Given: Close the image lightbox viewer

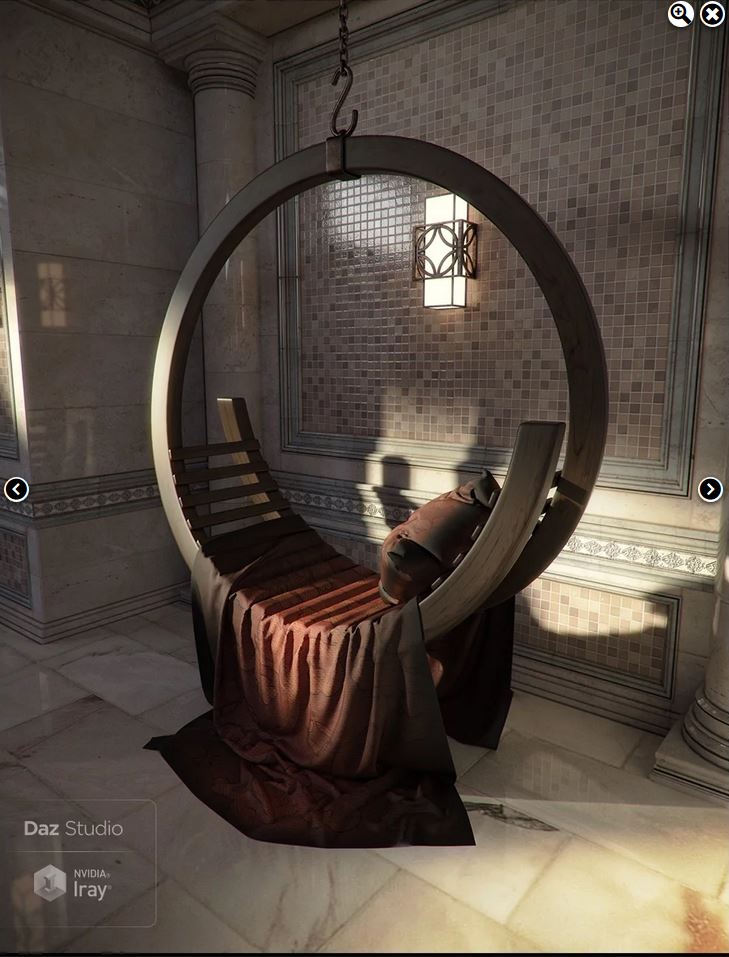Looking at the screenshot, I should (x=712, y=14).
